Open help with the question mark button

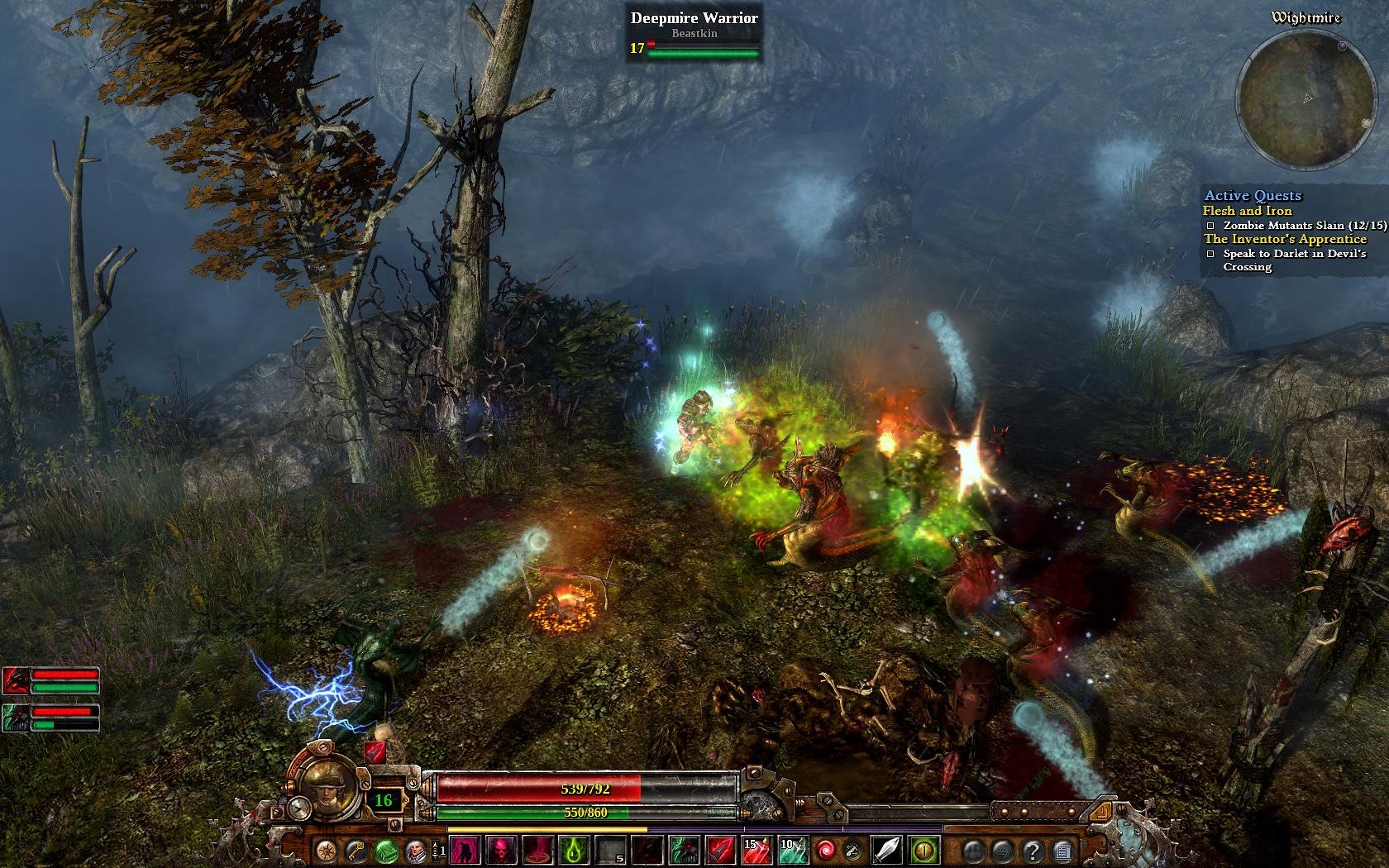click(1033, 851)
